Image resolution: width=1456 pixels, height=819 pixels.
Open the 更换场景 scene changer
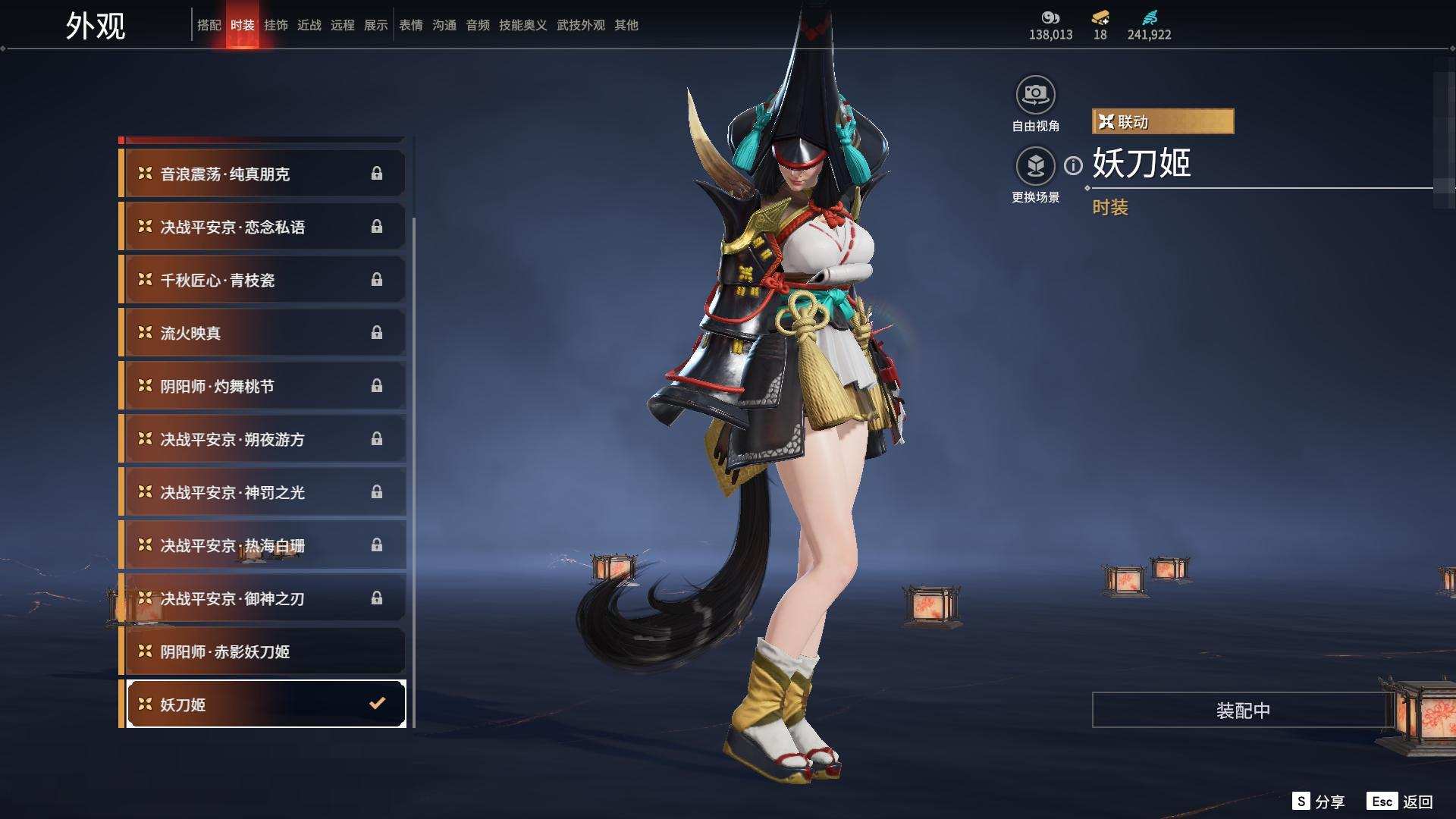tap(1035, 166)
